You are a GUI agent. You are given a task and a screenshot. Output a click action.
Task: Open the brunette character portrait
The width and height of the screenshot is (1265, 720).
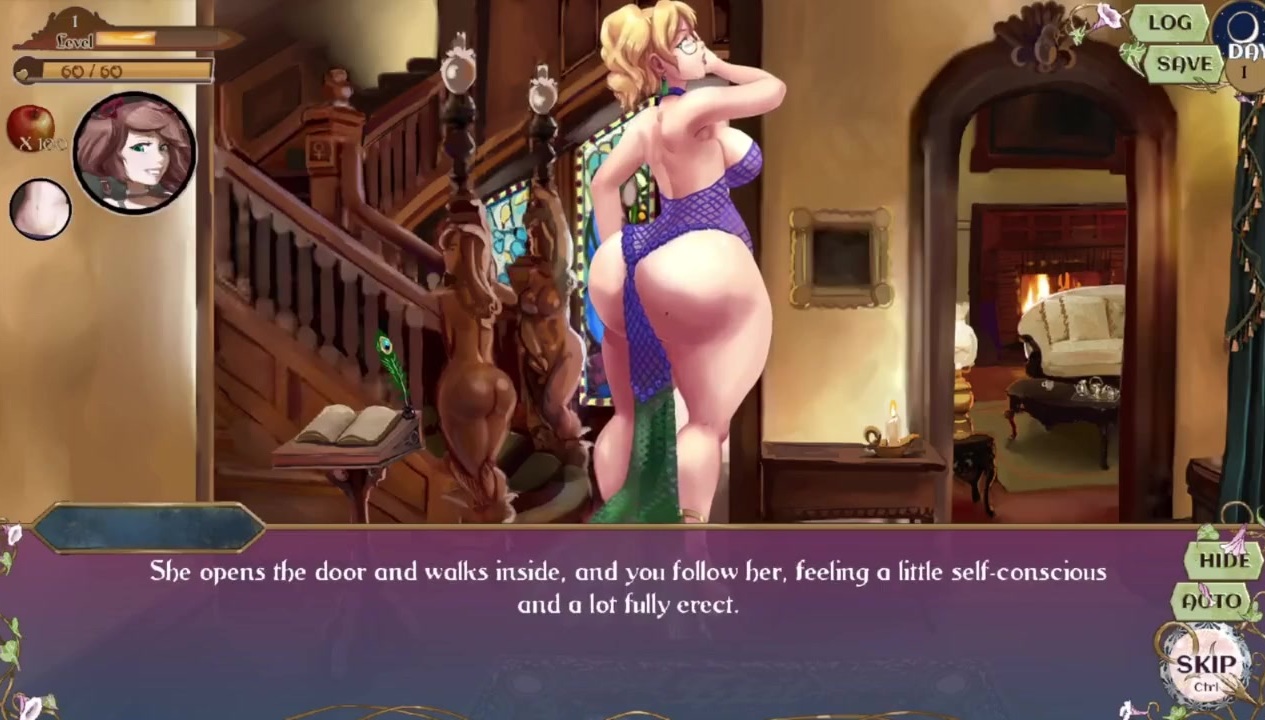point(133,153)
